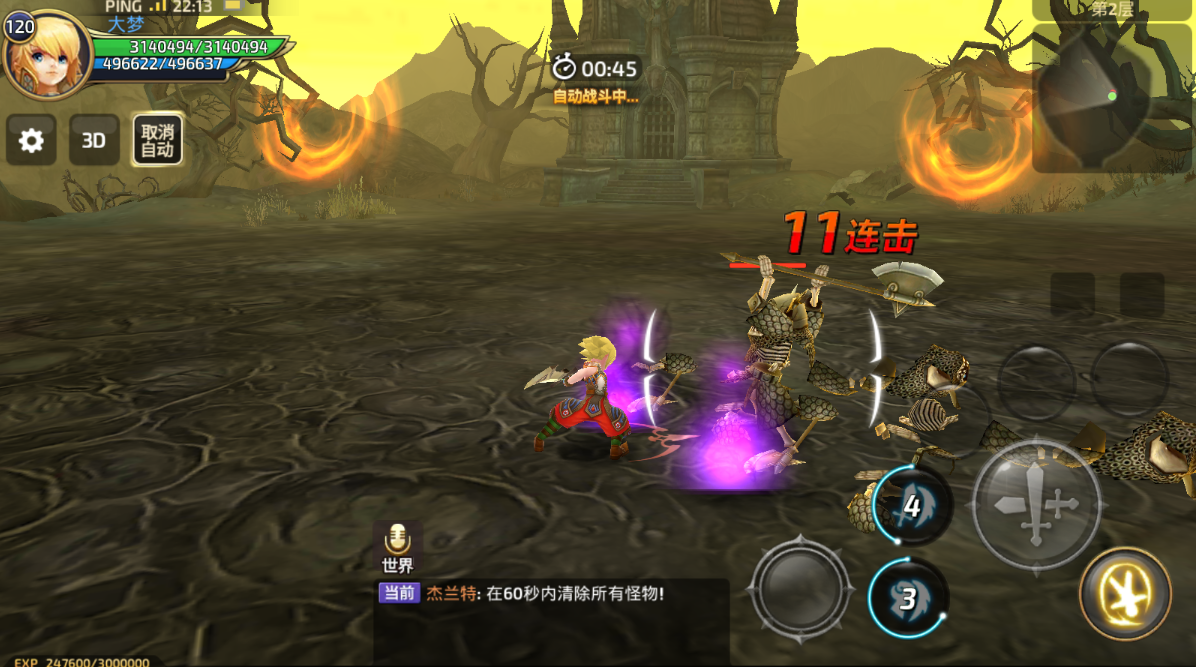Use the skill with cooldown 4
This screenshot has width=1196, height=667.
pos(910,506)
